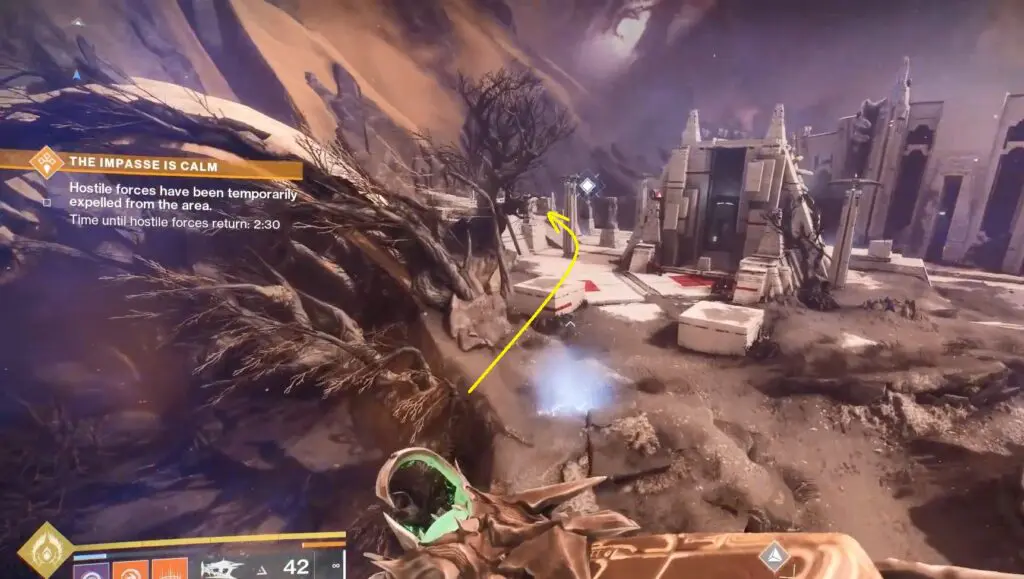Viewport: 1024px width, 579px height.
Task: Select the white diamond waypoint marker
Action: click(587, 185)
